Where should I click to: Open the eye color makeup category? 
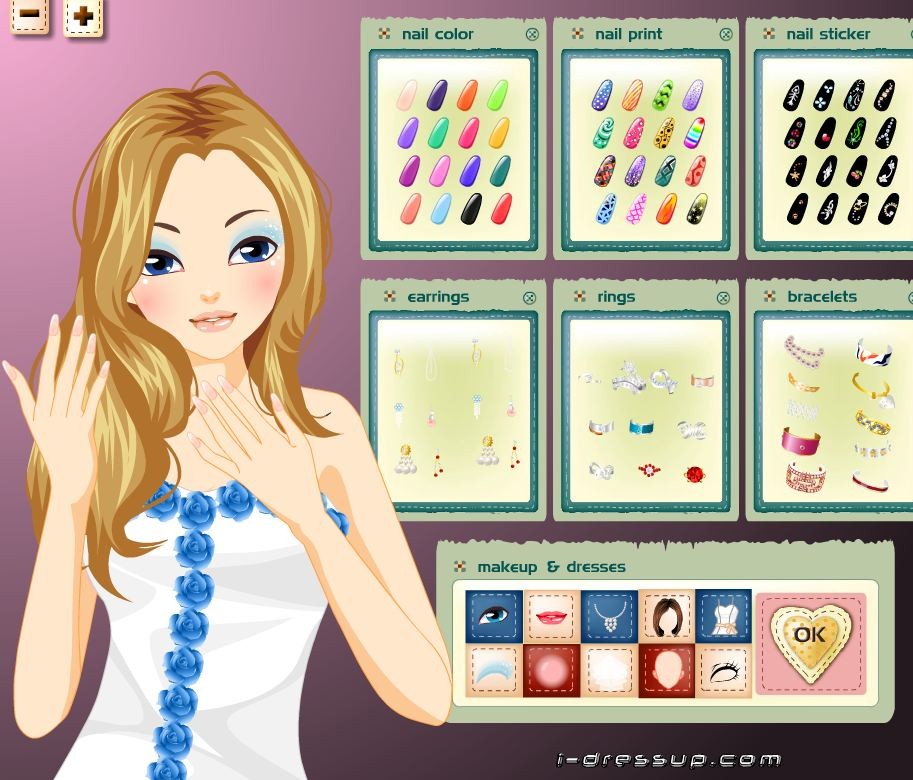[492, 615]
